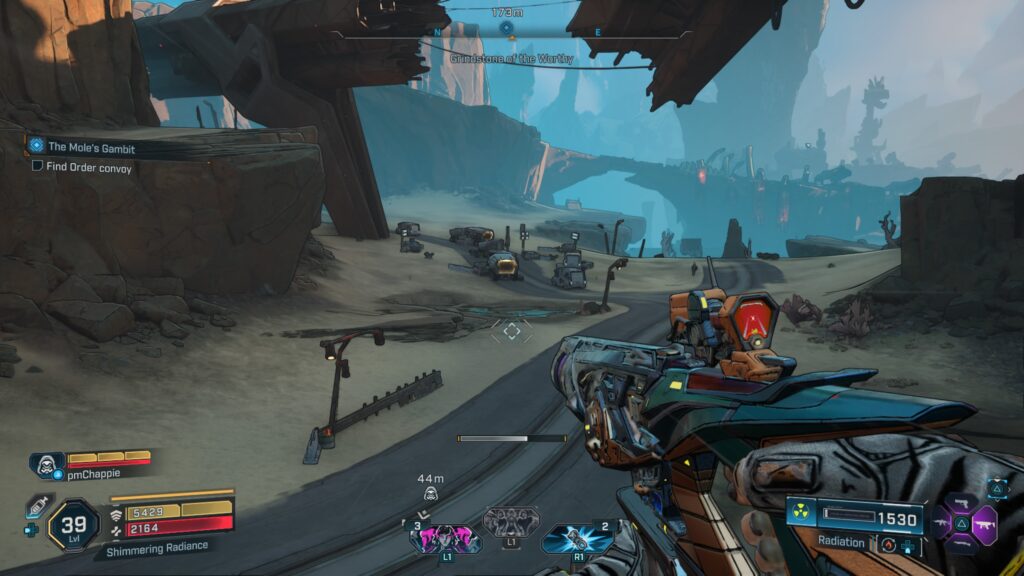Select the pistol weapon slot
1024x576 pixels.
(x=962, y=501)
